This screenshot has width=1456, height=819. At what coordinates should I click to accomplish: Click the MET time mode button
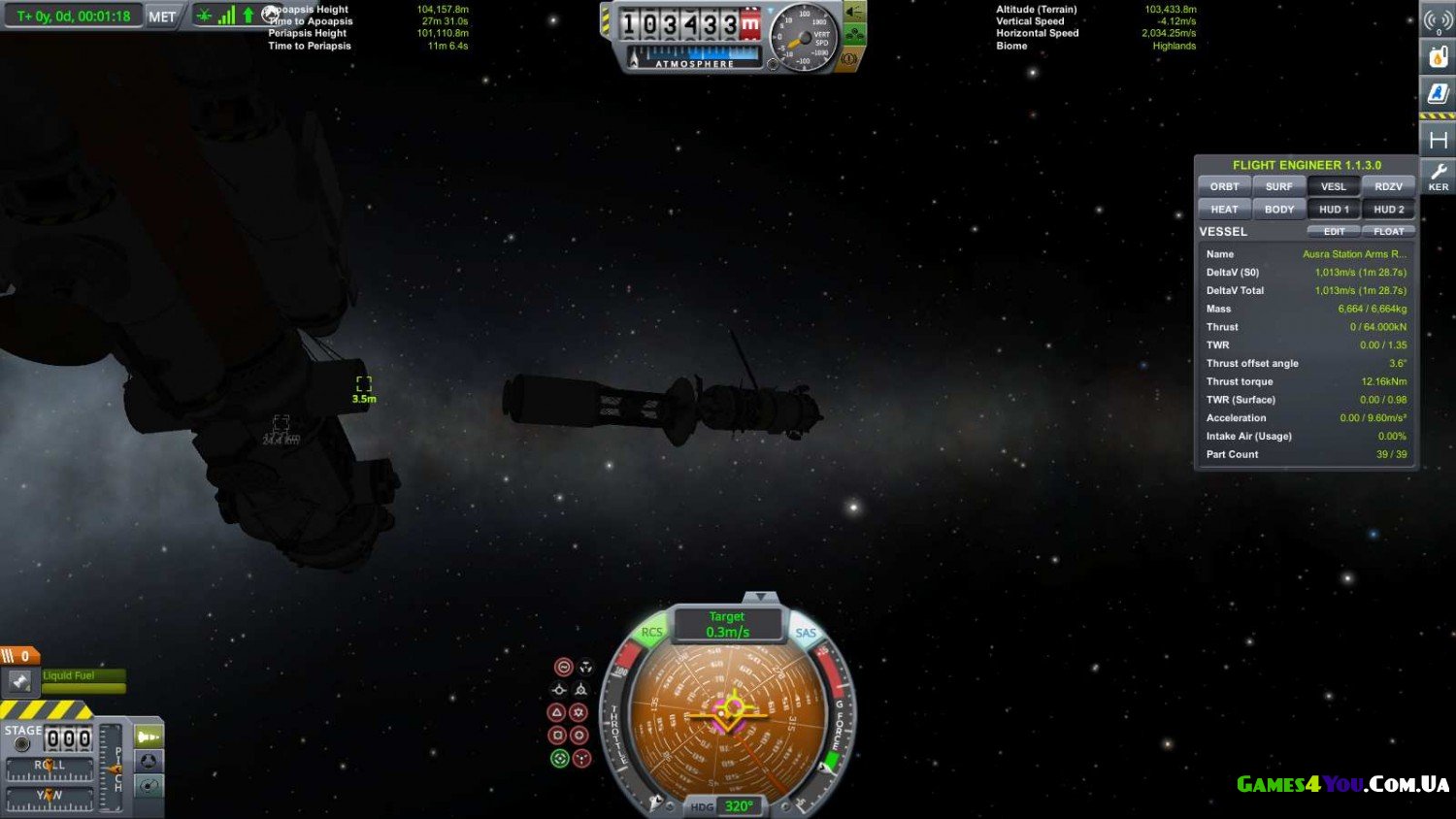tap(162, 16)
